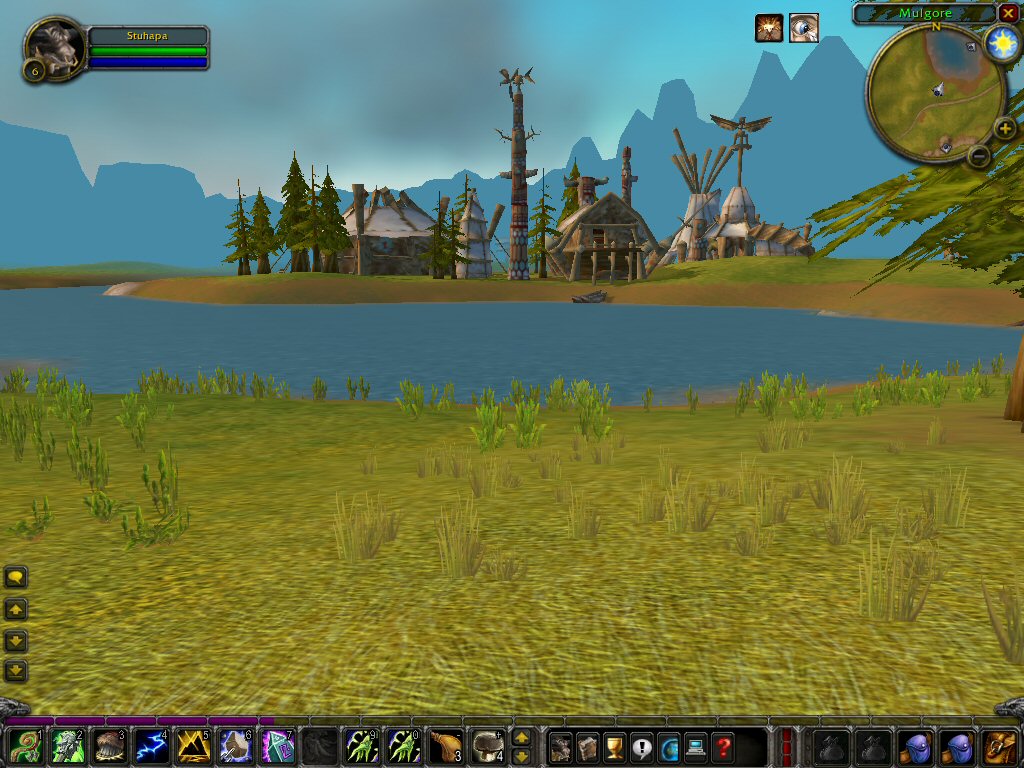Image resolution: width=1024 pixels, height=768 pixels.
Task: Click the sun day-night indicator
Action: (1000, 43)
